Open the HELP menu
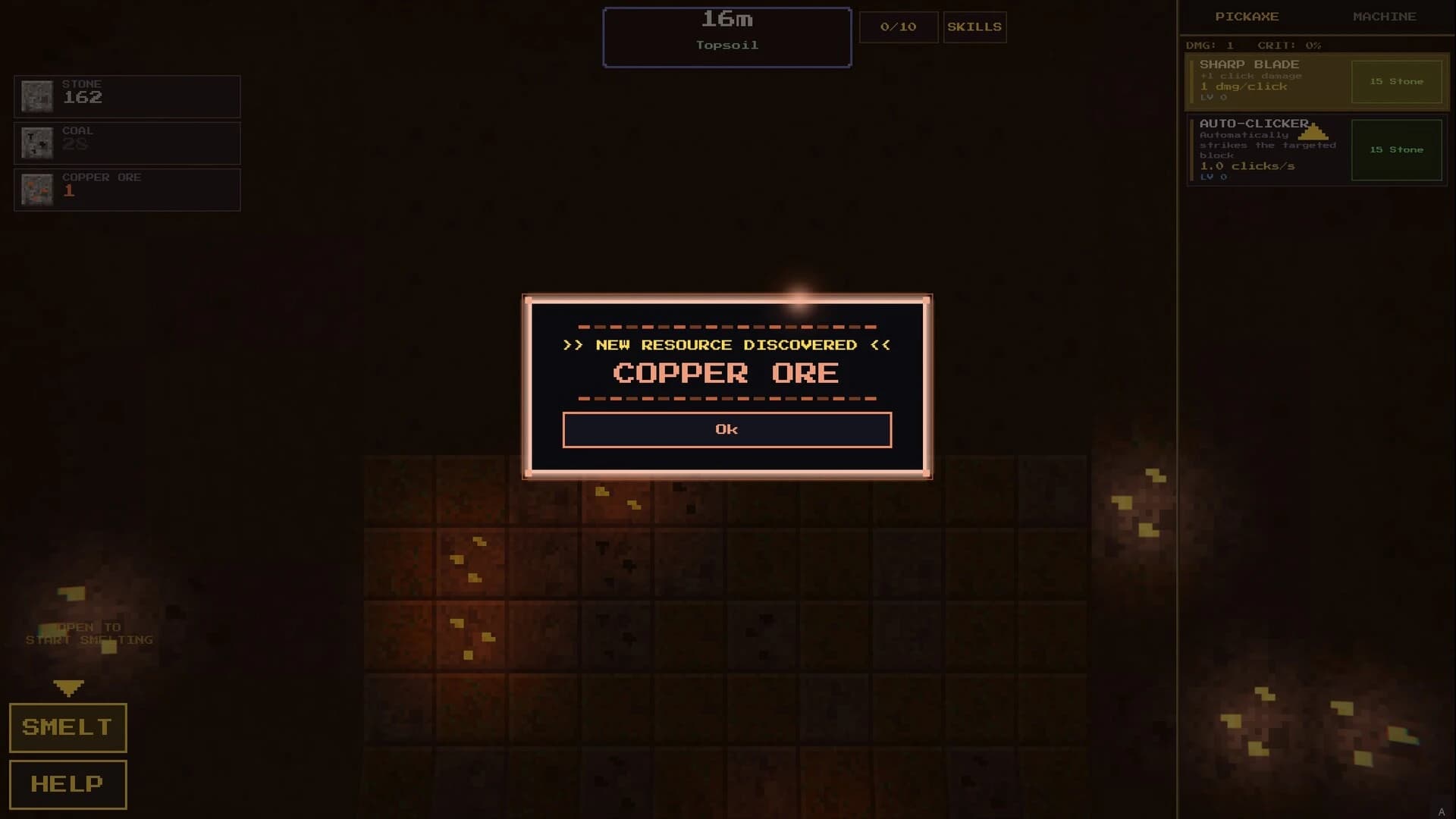 point(67,783)
